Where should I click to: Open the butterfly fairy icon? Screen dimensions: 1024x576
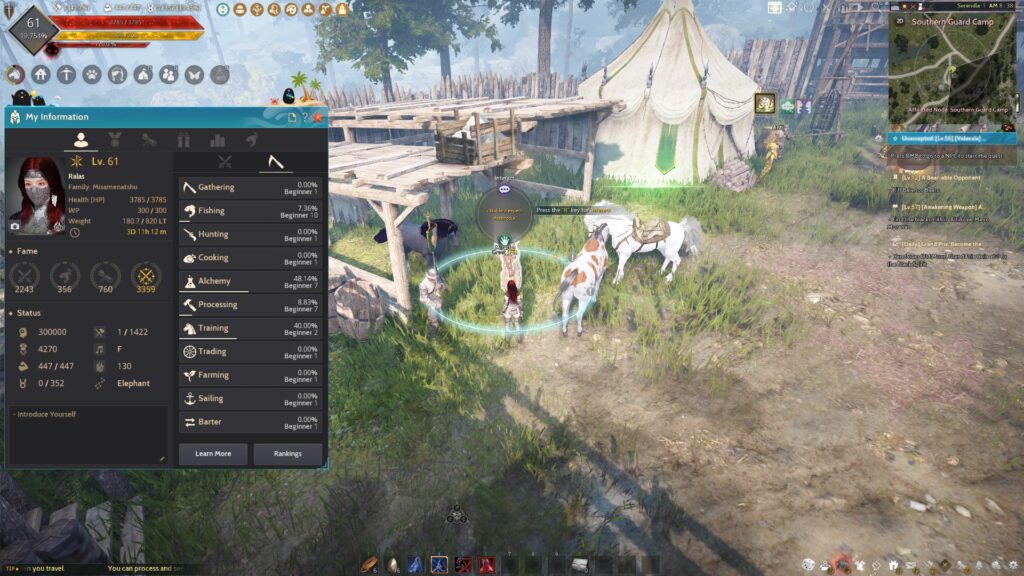[x=194, y=74]
